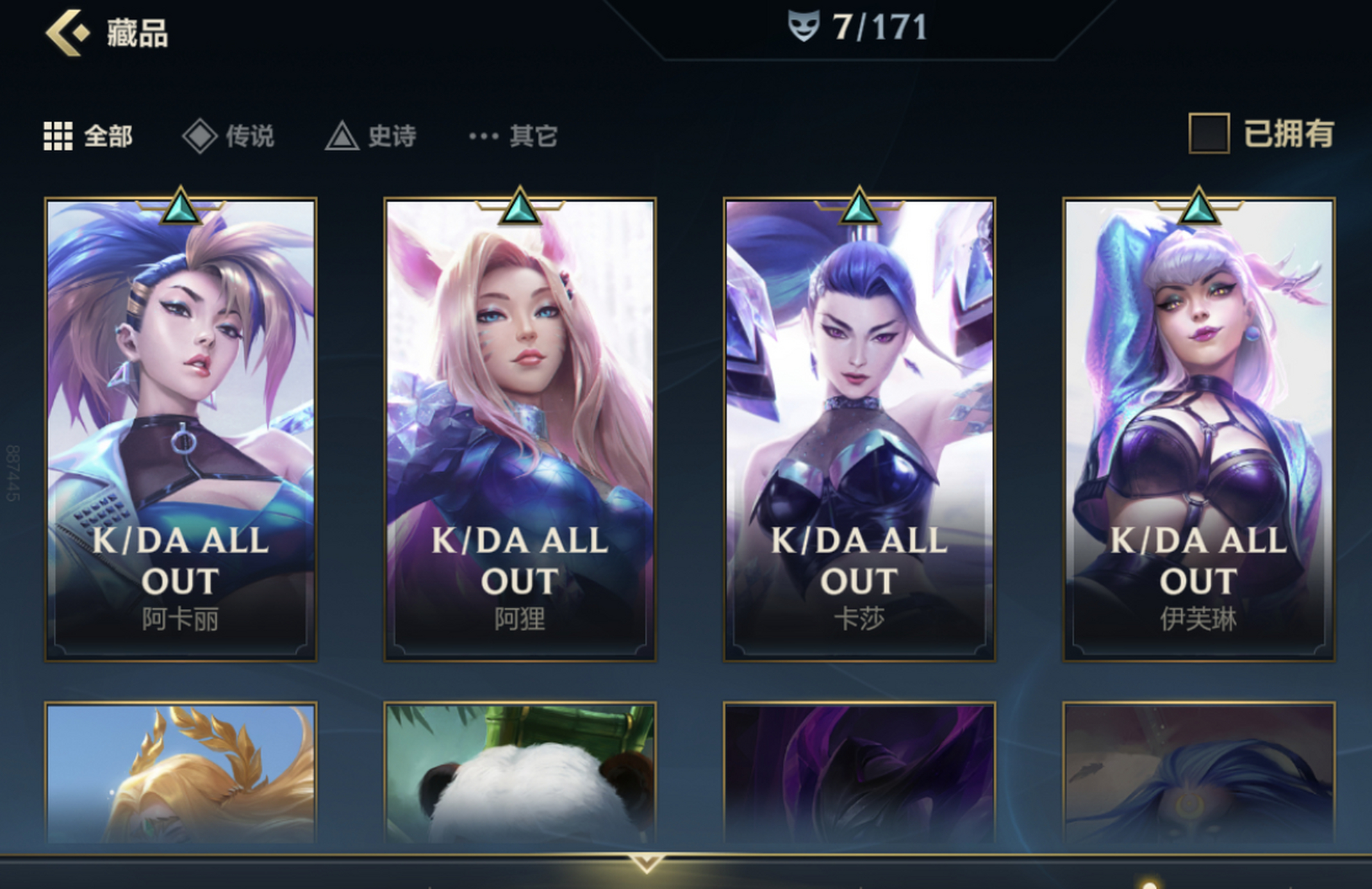Open the dark purple skin card

tap(859, 774)
